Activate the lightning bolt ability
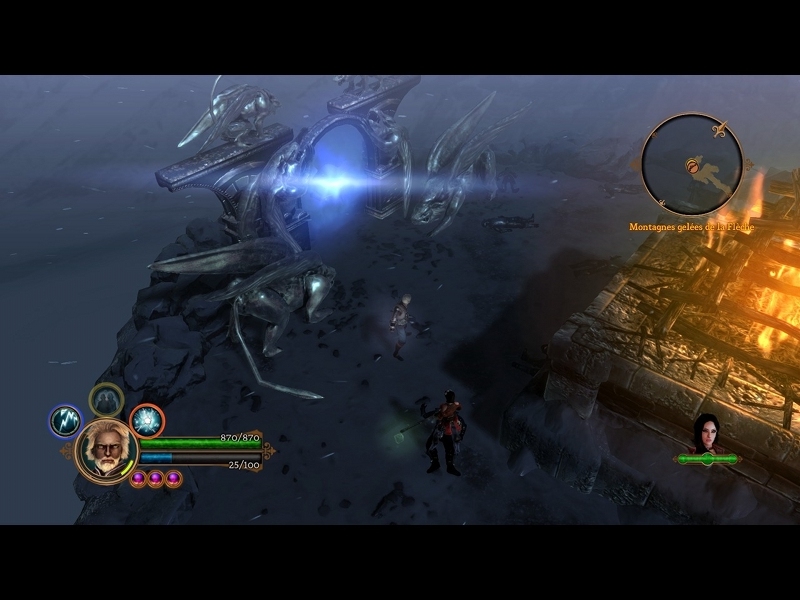800x600 pixels. tap(65, 421)
